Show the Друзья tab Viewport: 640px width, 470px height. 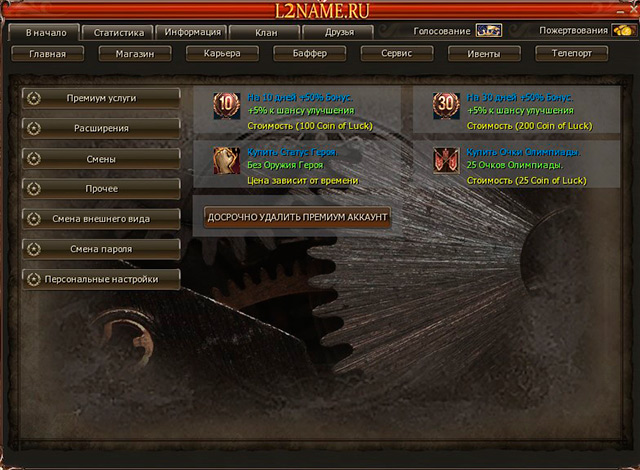[x=339, y=33]
